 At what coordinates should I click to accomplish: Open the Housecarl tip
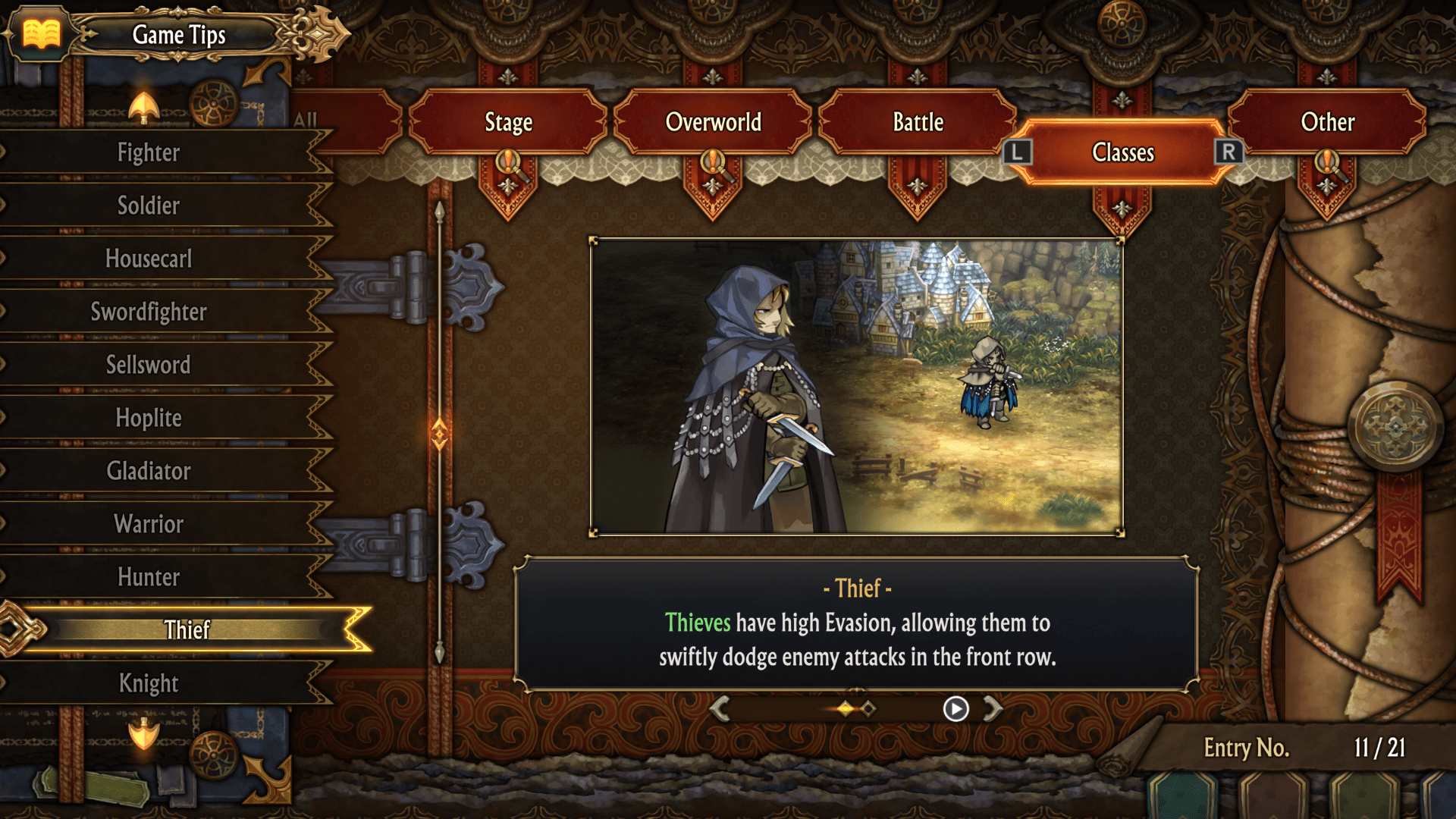(x=149, y=259)
